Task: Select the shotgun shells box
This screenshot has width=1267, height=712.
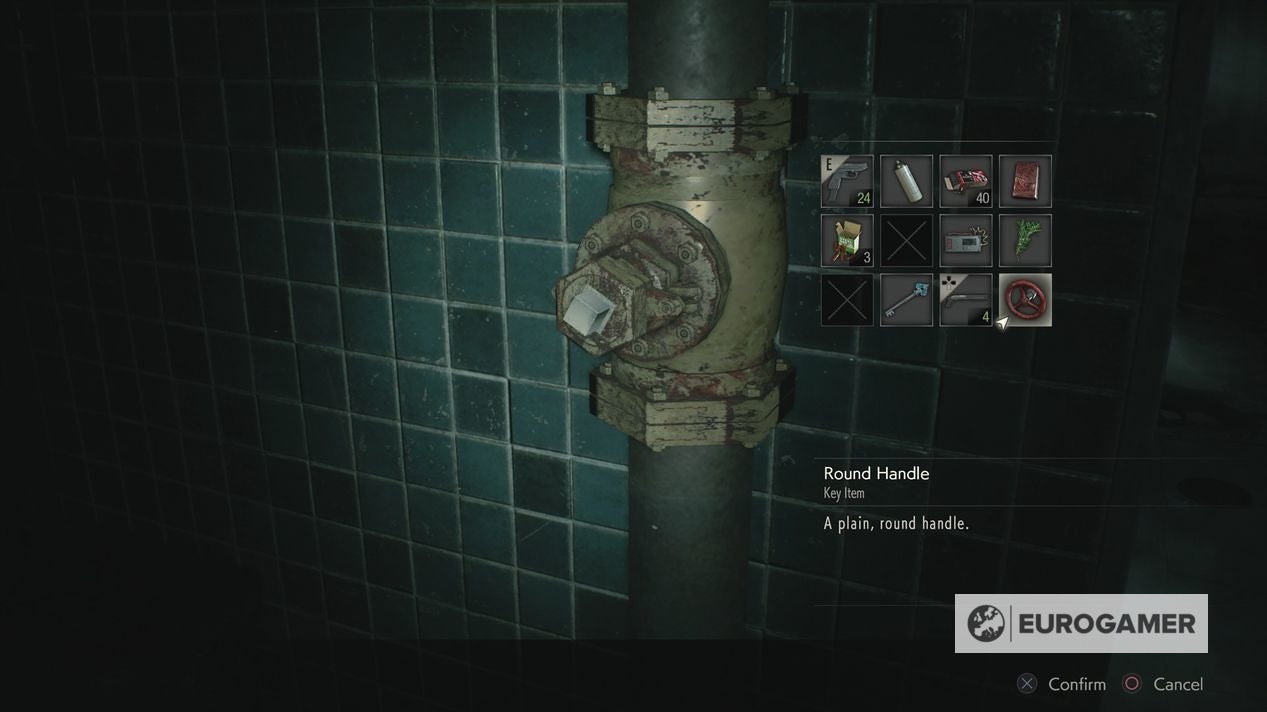Action: pos(847,241)
